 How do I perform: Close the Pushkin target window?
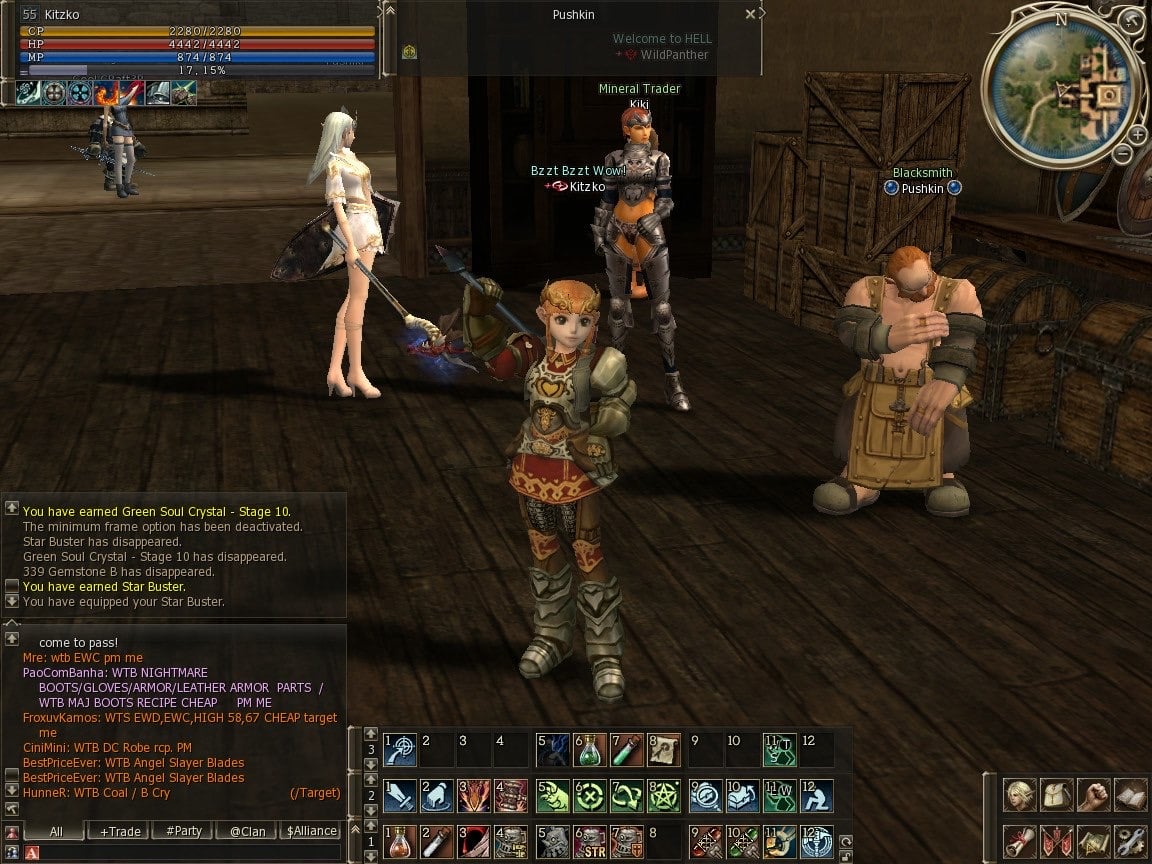click(x=751, y=15)
